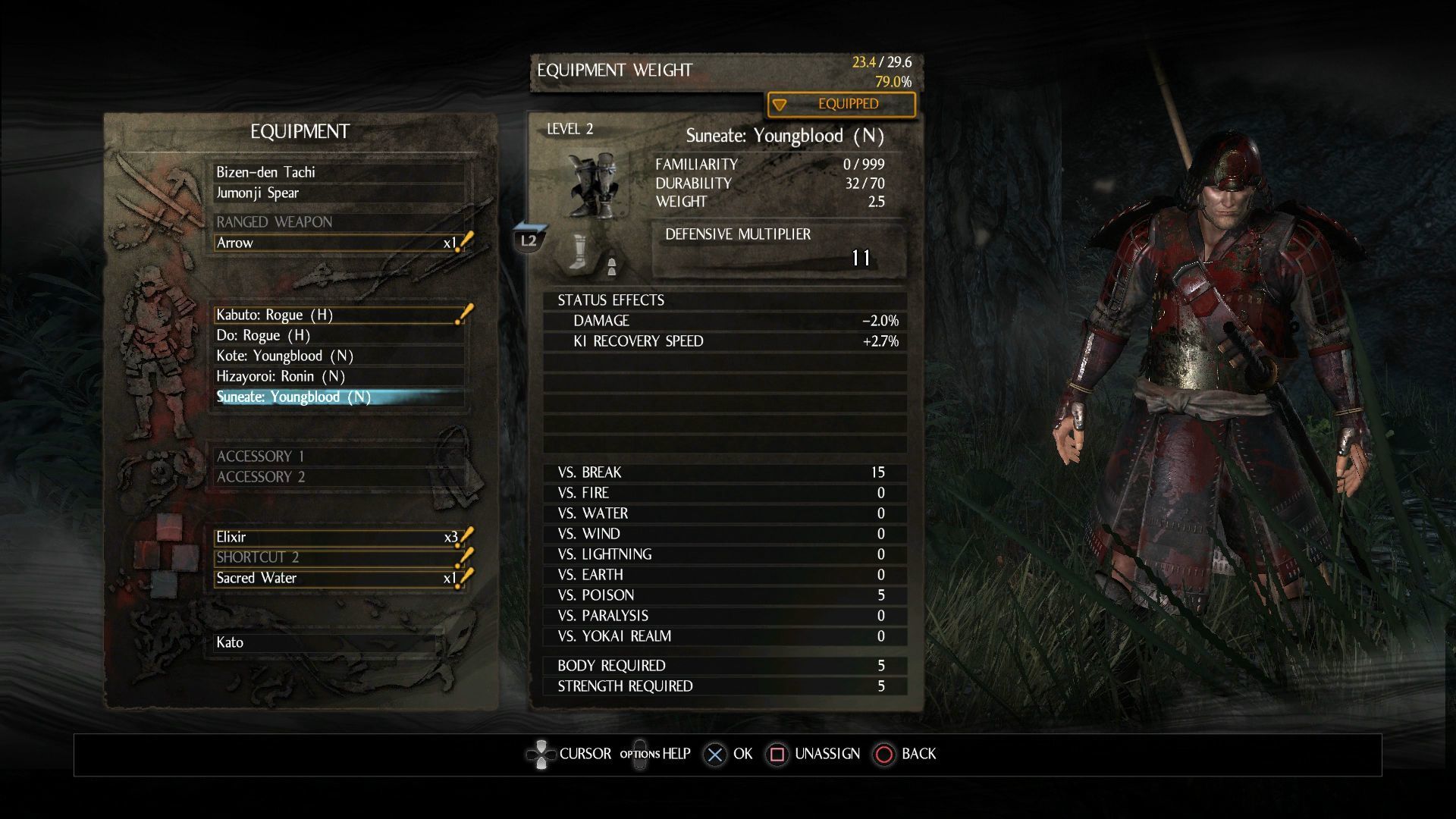Choose the Jumonji Spear slot

pos(339,193)
